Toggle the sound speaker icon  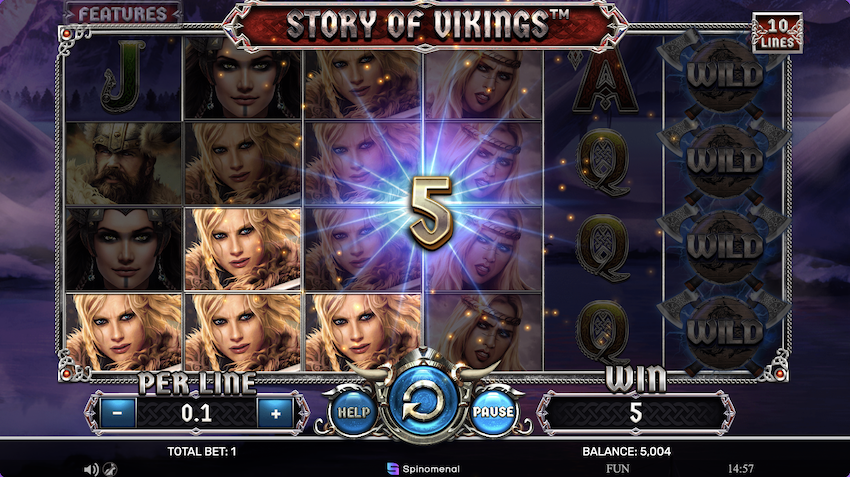tap(90, 468)
